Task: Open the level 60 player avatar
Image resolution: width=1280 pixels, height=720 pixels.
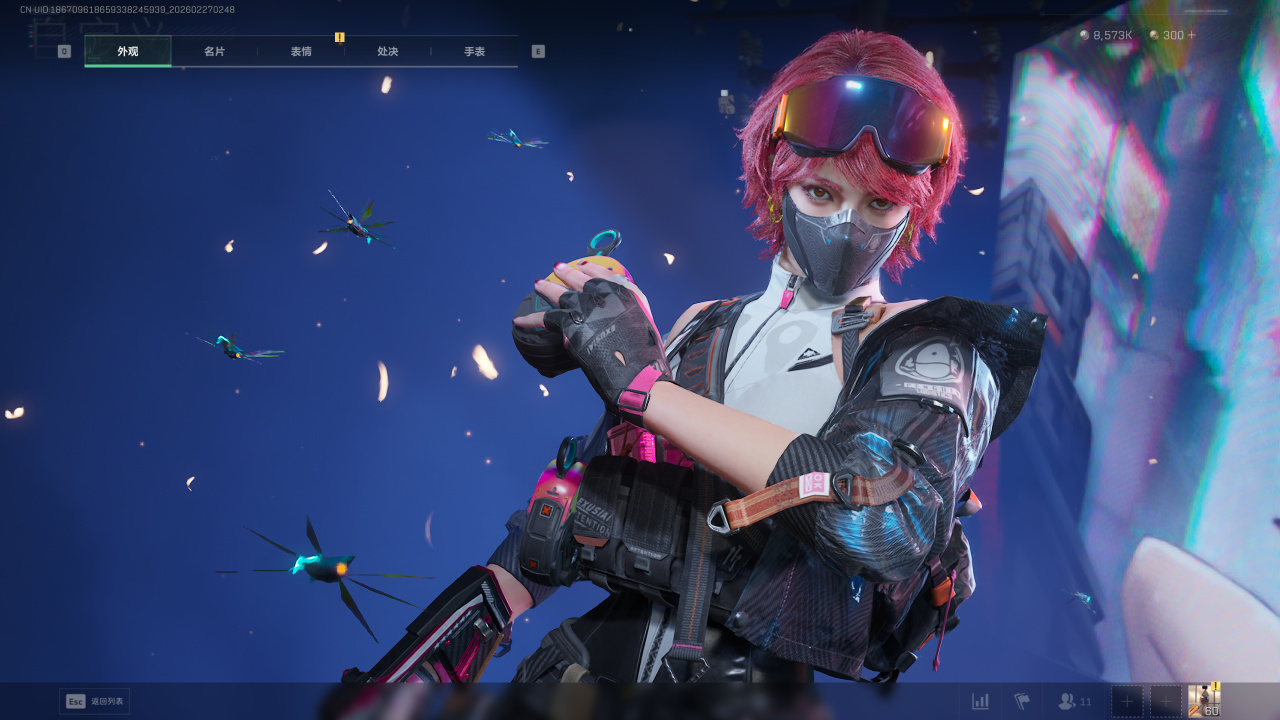Action: pyautogui.click(x=1204, y=701)
